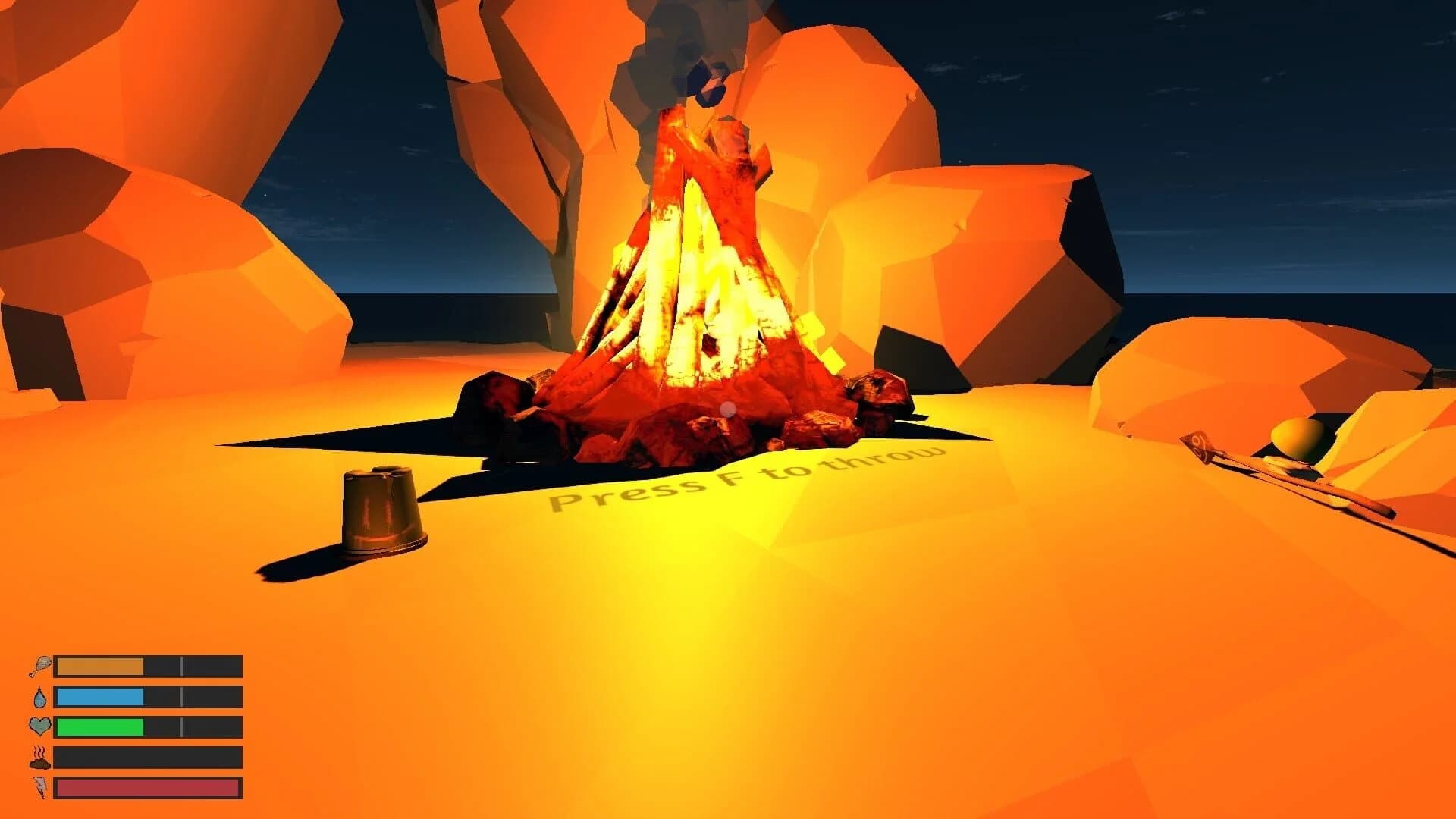Select the lightning bolt energy icon
This screenshot has width=1456, height=819.
coord(42,789)
